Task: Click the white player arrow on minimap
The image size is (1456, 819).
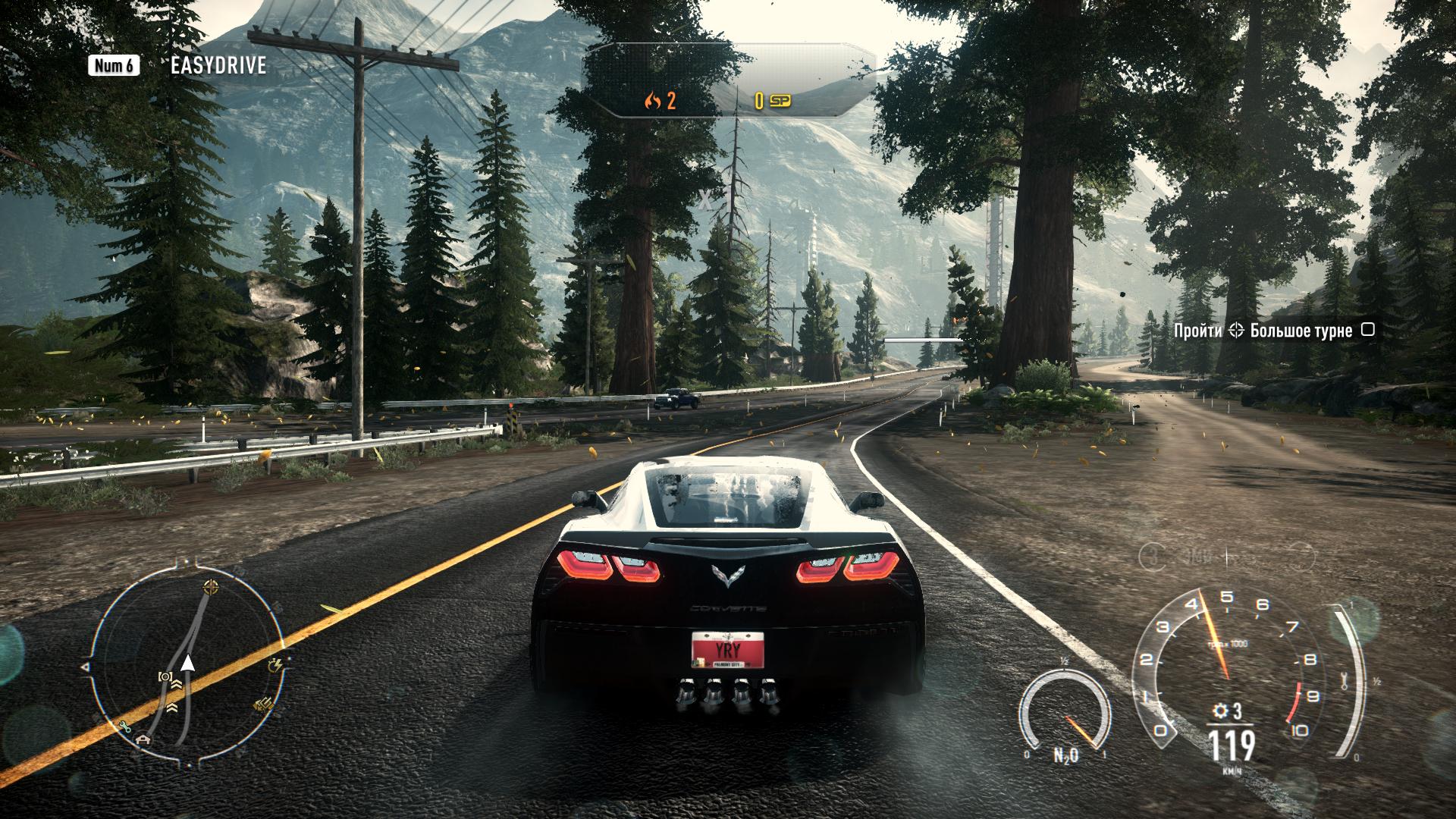Action: coord(188,665)
